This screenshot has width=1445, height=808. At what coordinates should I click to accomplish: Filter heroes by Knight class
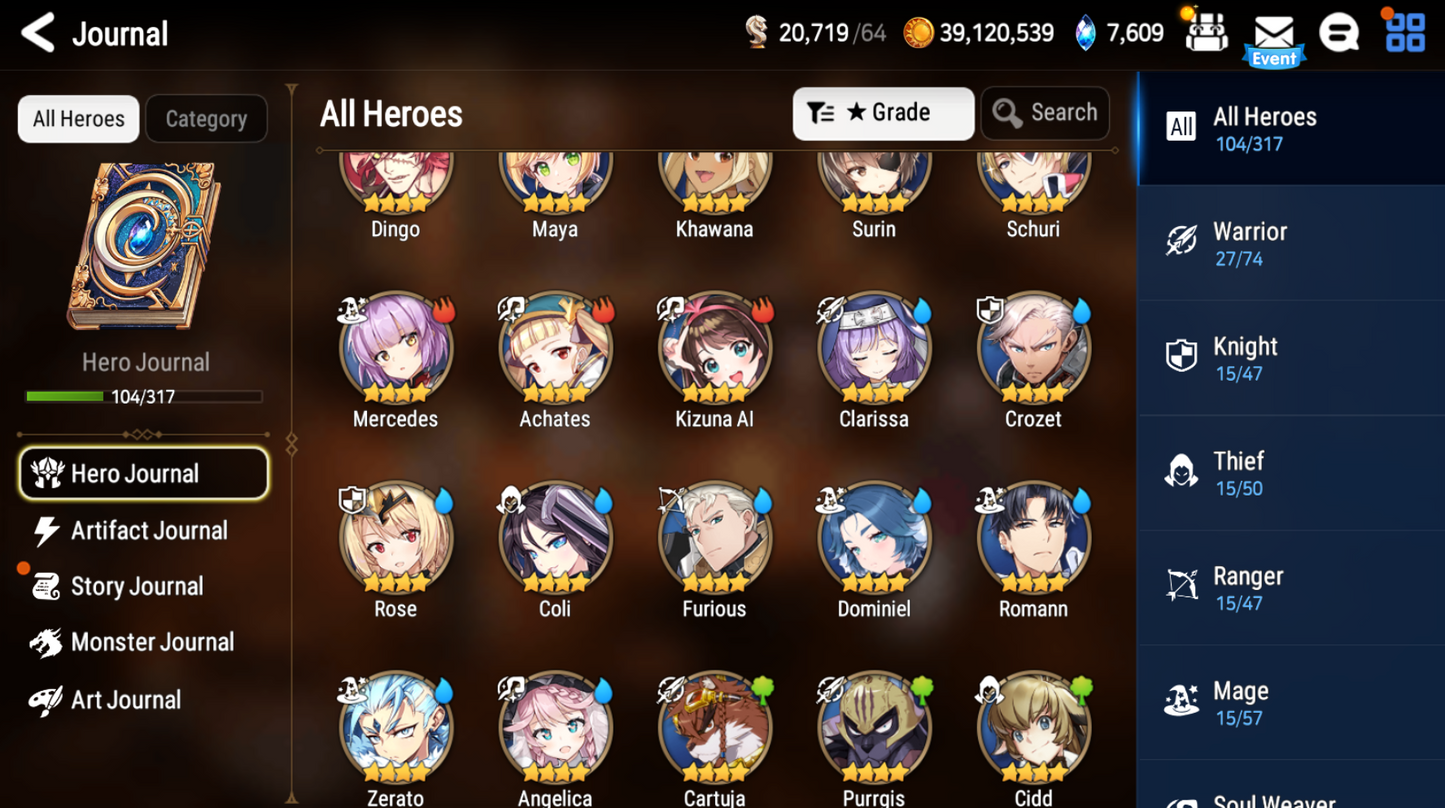tap(1290, 360)
